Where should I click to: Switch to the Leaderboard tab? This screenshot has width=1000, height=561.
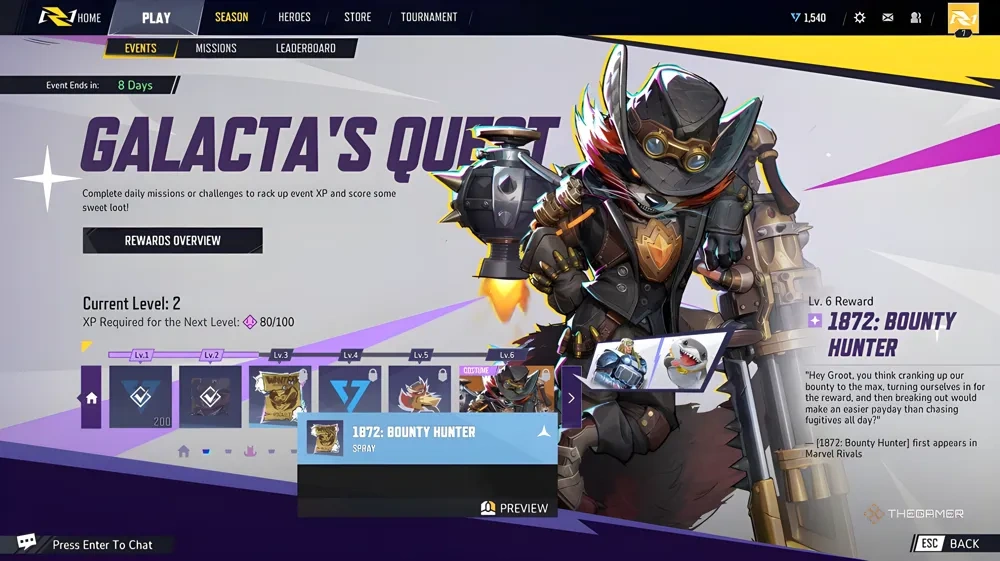click(305, 48)
